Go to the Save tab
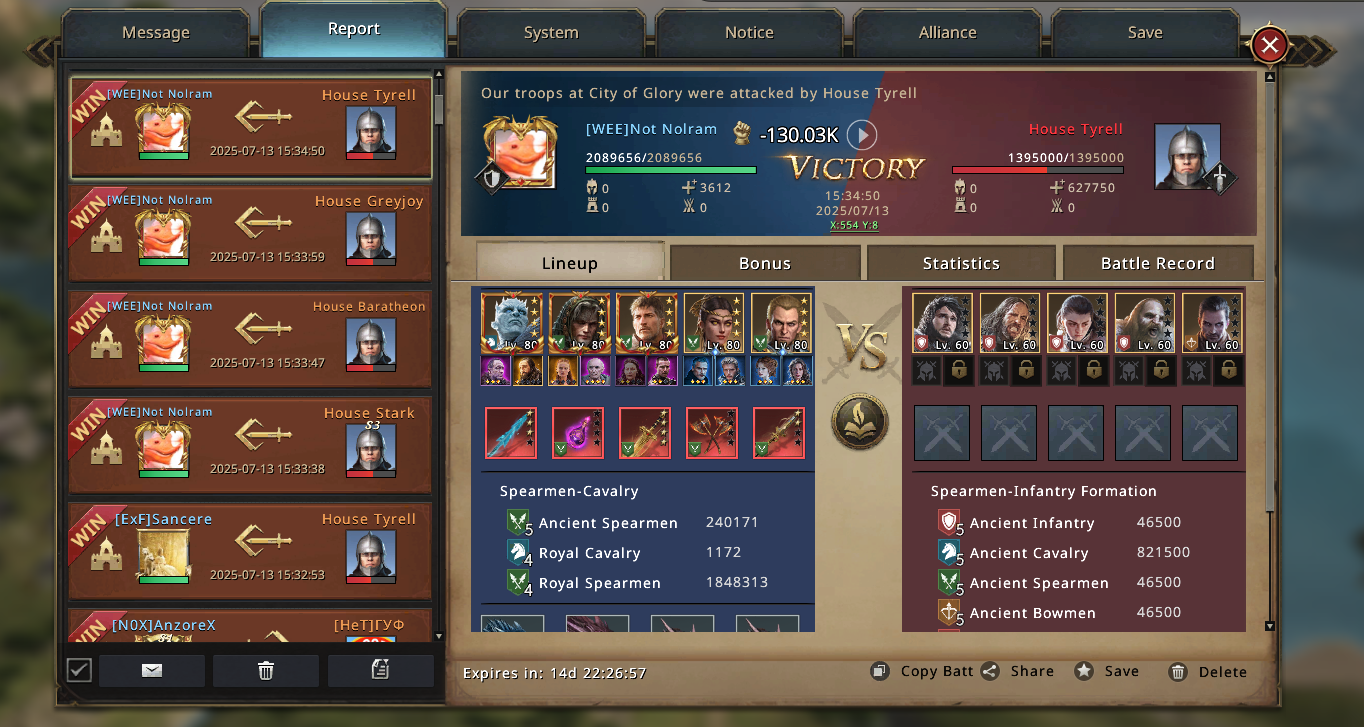The height and width of the screenshot is (727, 1364). 1145,33
